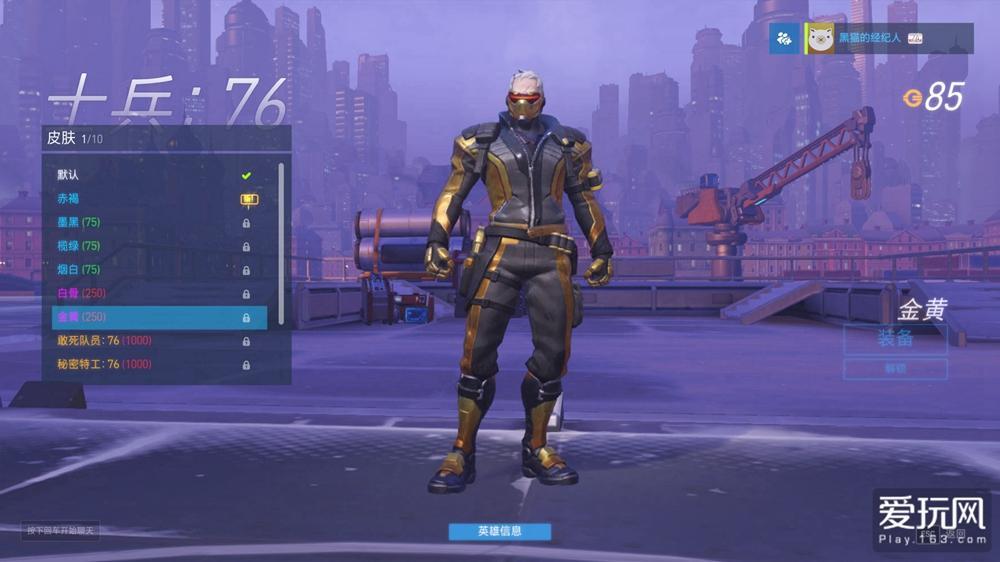Screen dimensions: 1000x562
Task: Click the 解锁 unlock button
Action: (895, 369)
